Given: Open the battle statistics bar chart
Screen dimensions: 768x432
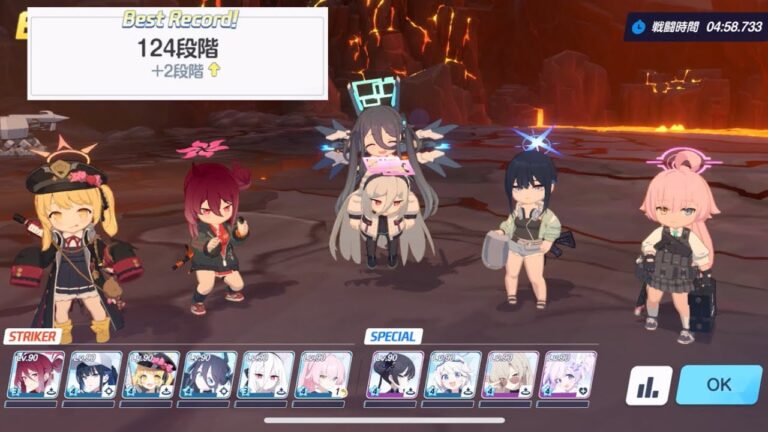Looking at the screenshot, I should [649, 385].
